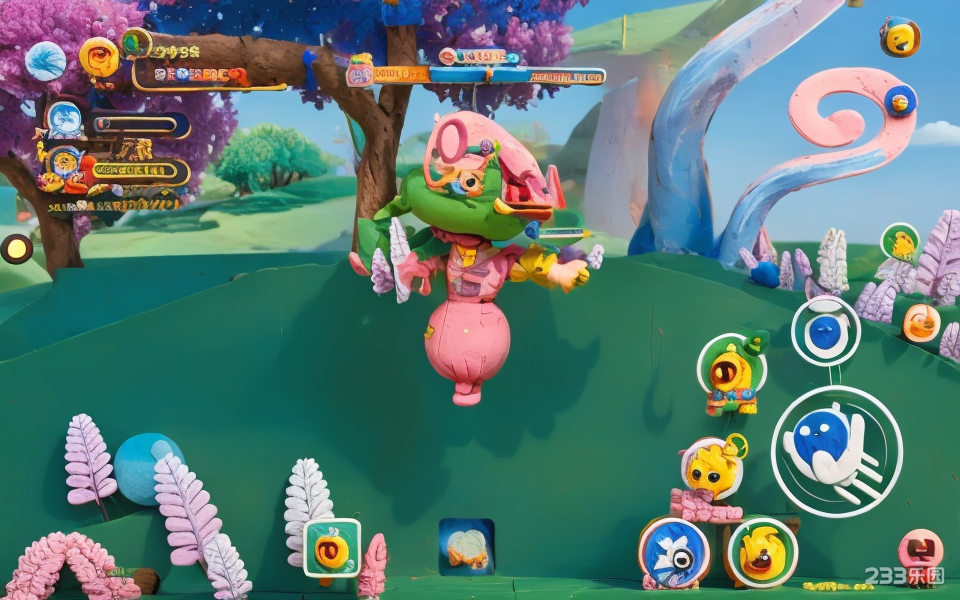
Task: Tap the large blue hand attack button
Action: tap(836, 451)
